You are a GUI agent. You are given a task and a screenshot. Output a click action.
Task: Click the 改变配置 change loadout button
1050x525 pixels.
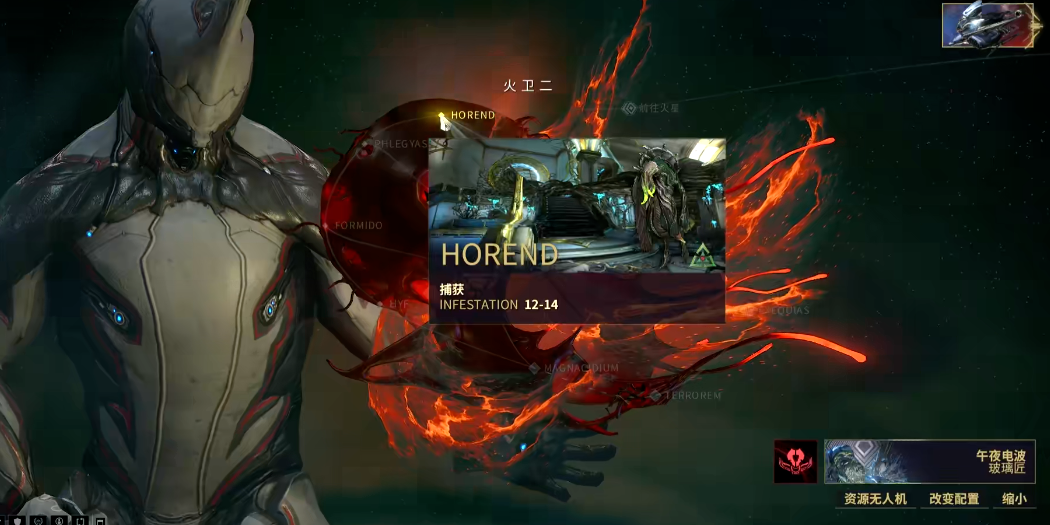tap(953, 498)
